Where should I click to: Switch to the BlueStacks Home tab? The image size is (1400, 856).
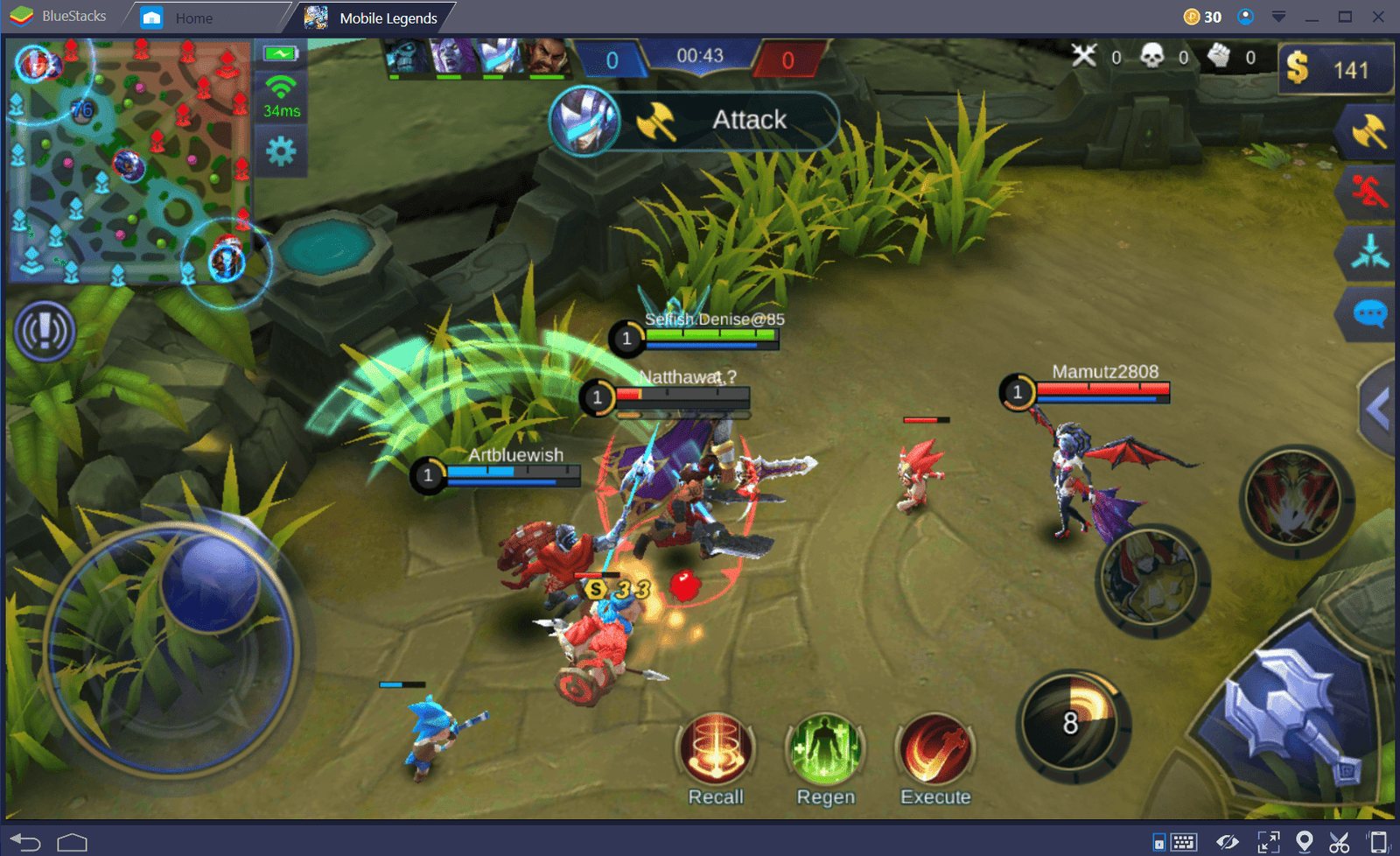point(192,18)
